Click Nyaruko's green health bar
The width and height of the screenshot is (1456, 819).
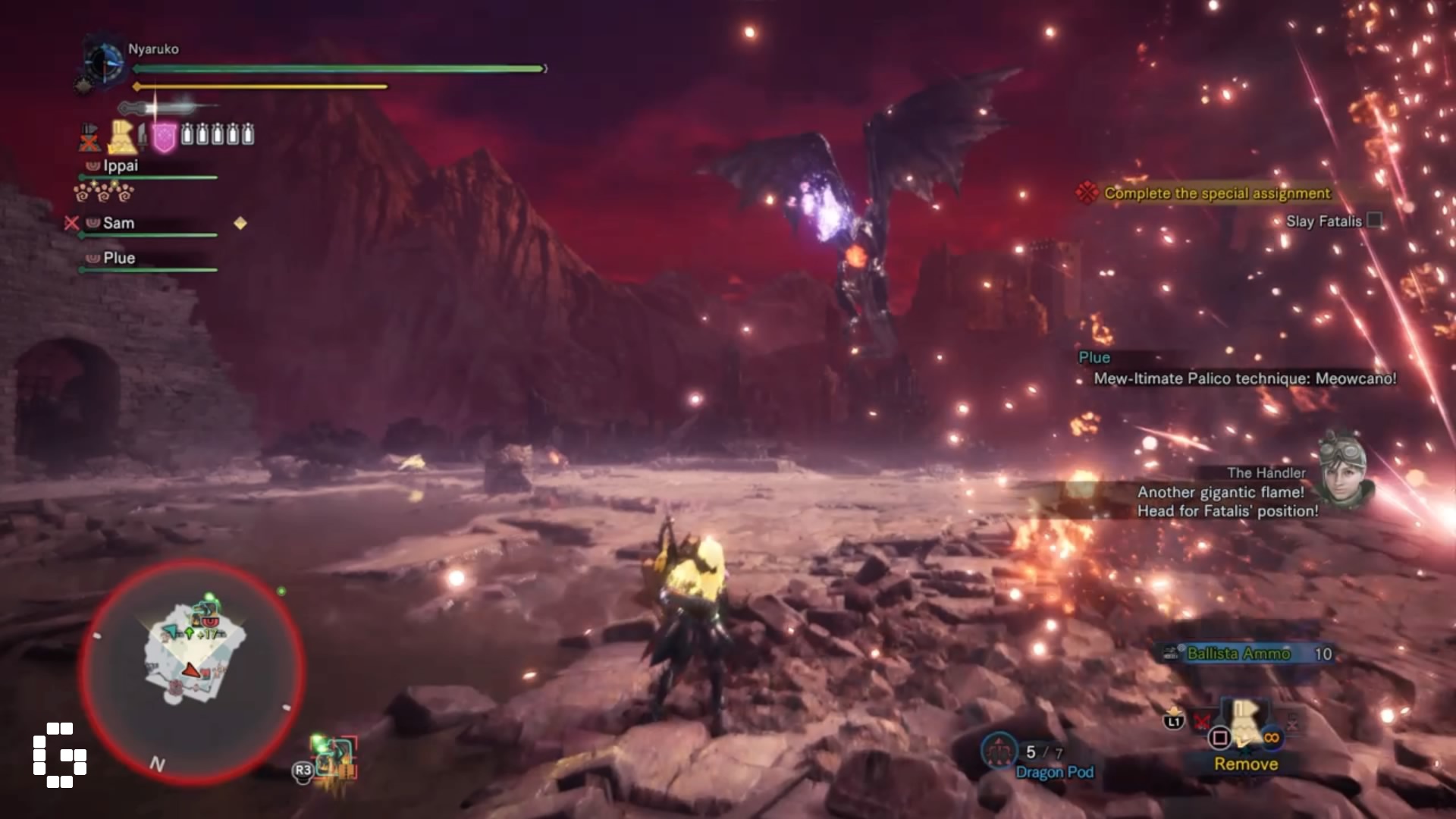334,68
